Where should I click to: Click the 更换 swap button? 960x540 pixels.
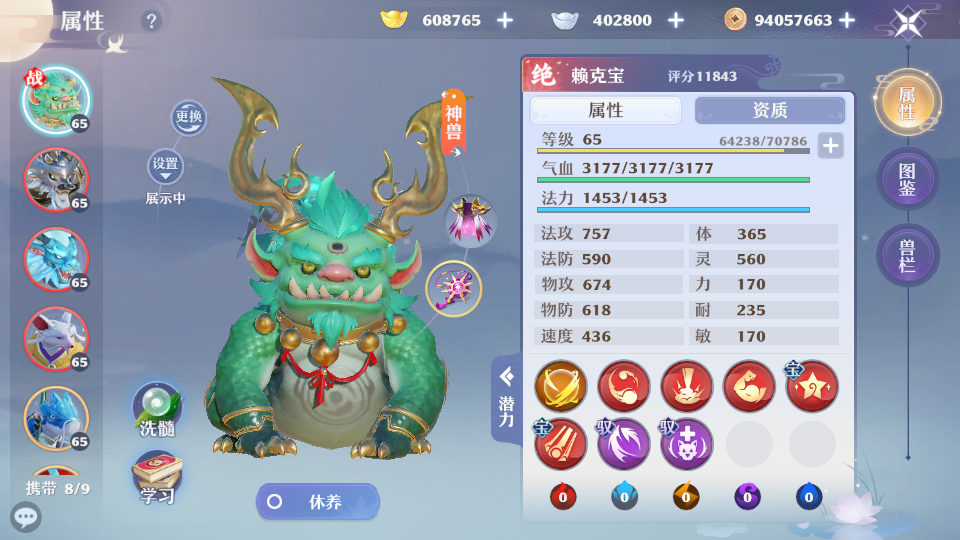(x=188, y=117)
